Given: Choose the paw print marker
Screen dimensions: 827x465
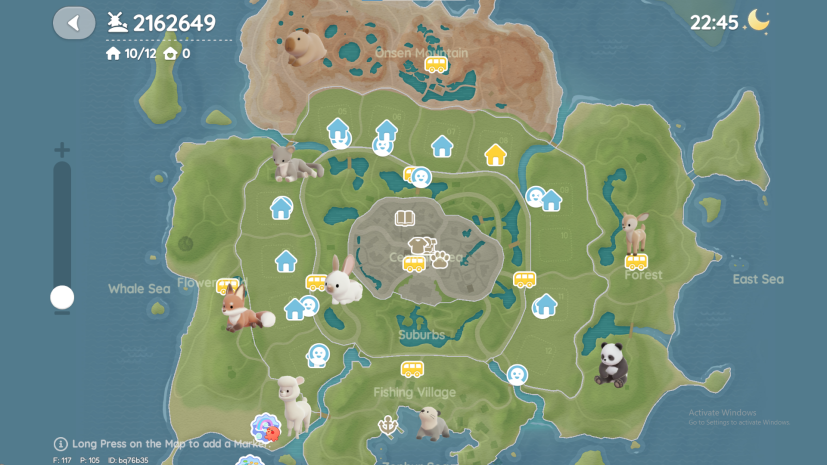Looking at the screenshot, I should [440, 259].
